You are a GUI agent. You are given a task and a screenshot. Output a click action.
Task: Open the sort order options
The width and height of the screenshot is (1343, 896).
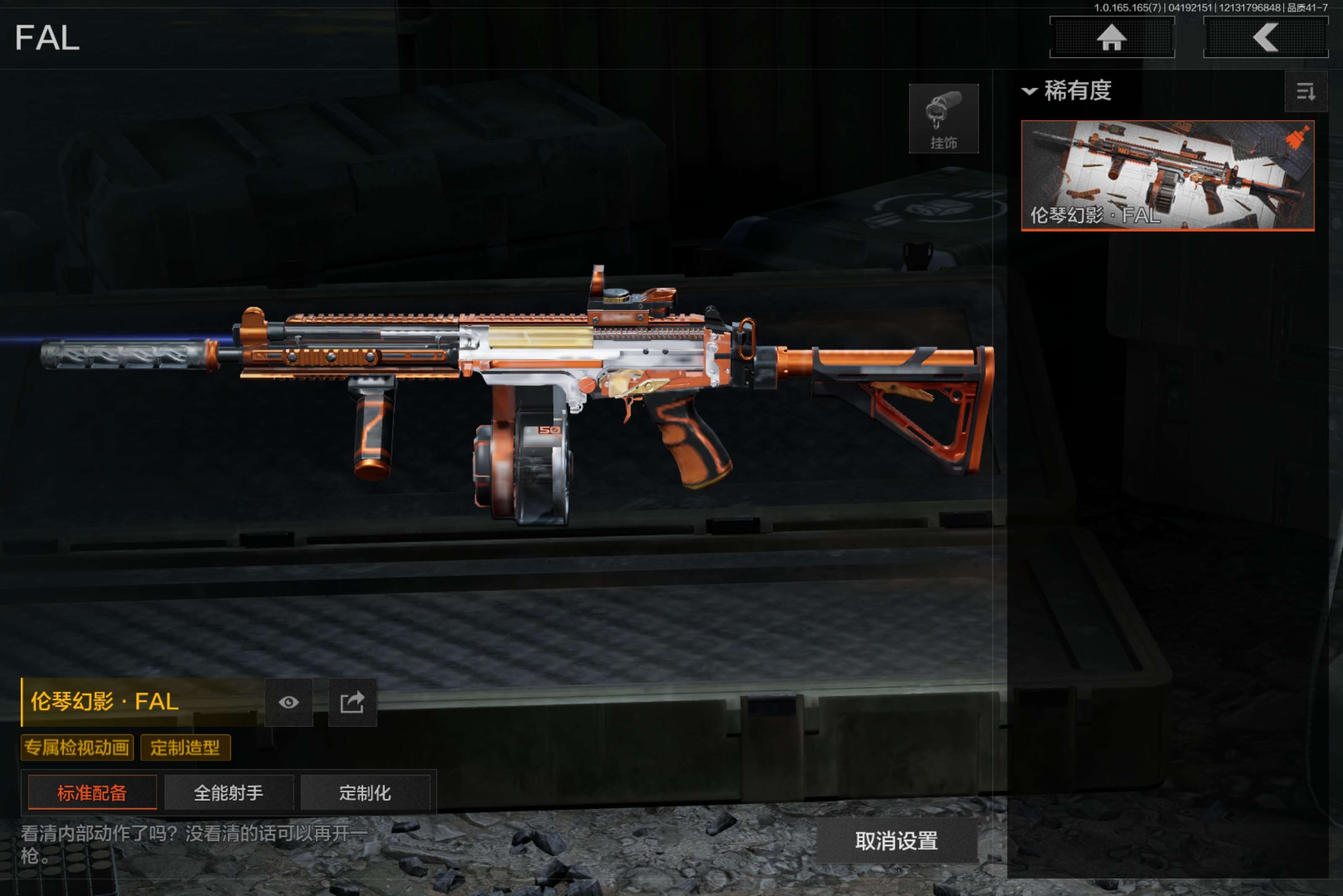(x=1305, y=91)
